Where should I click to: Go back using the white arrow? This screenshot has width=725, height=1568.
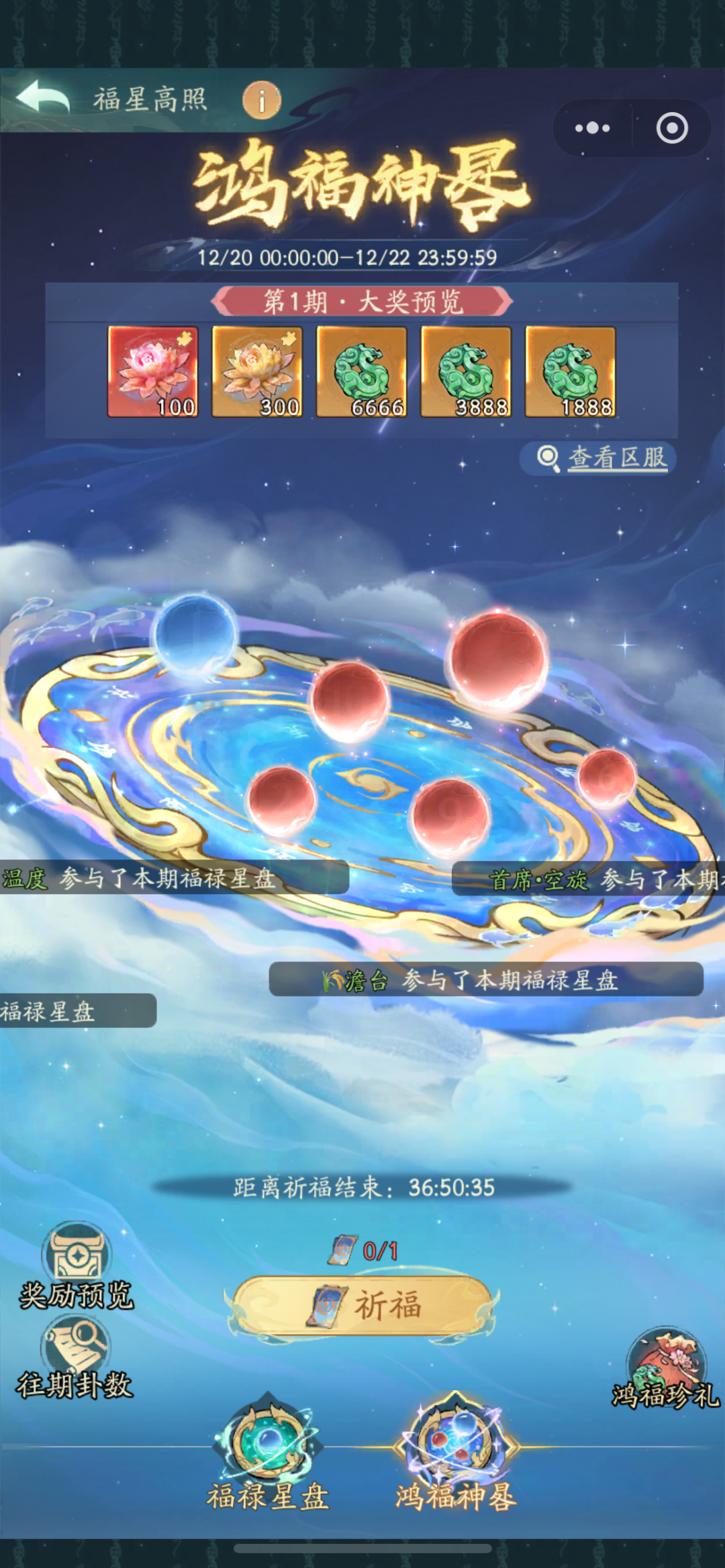[43, 97]
